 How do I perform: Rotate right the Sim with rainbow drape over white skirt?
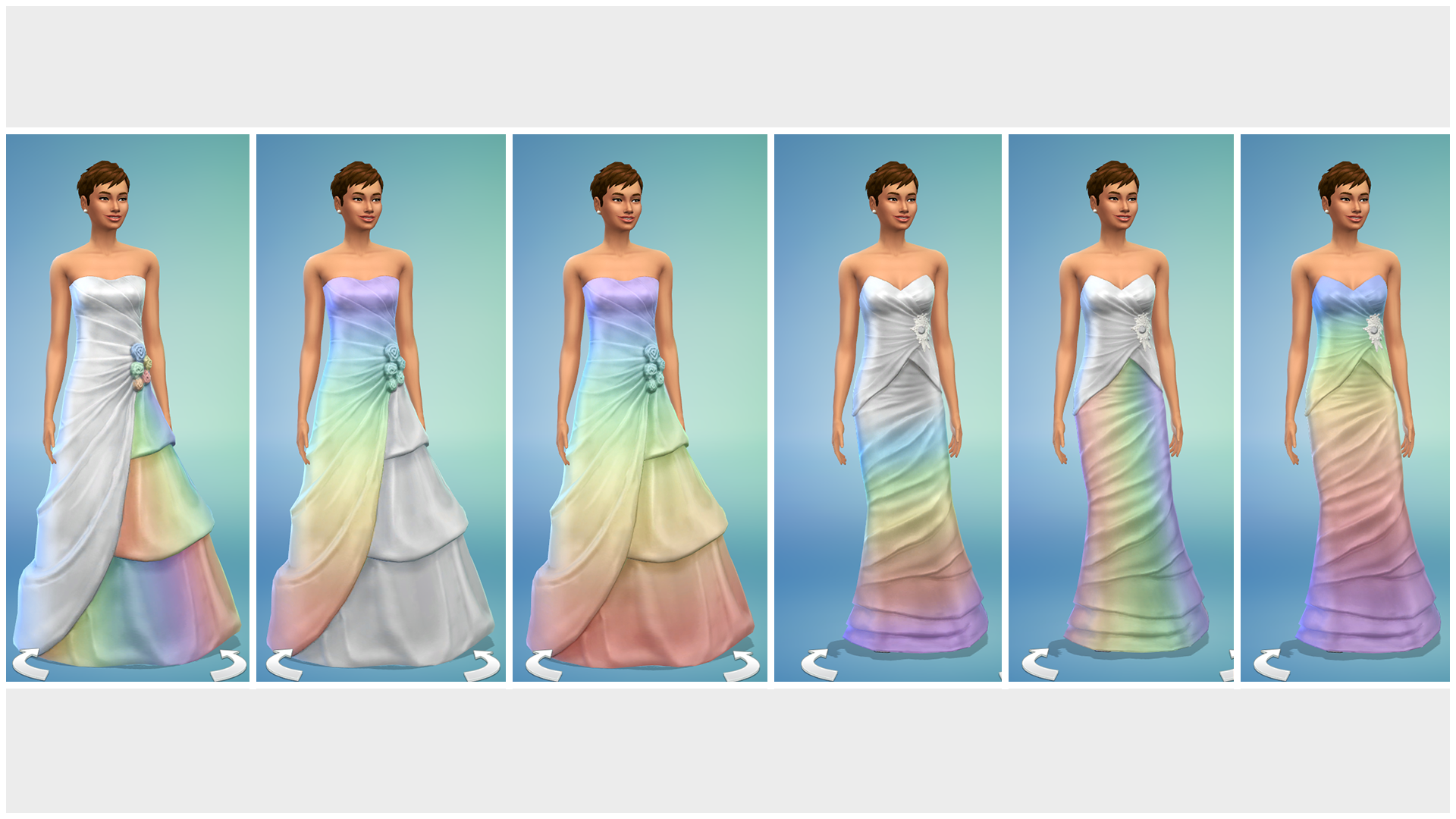click(482, 664)
